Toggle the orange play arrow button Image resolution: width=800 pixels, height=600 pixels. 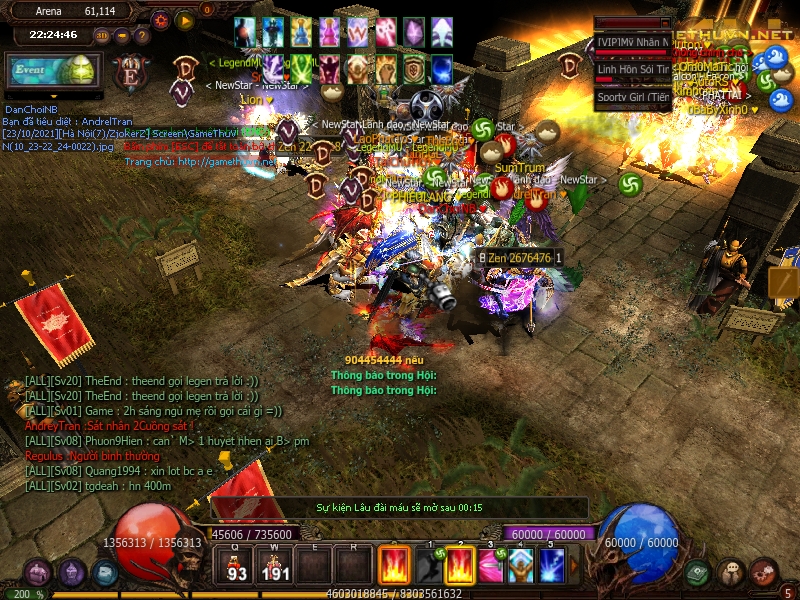tap(184, 20)
